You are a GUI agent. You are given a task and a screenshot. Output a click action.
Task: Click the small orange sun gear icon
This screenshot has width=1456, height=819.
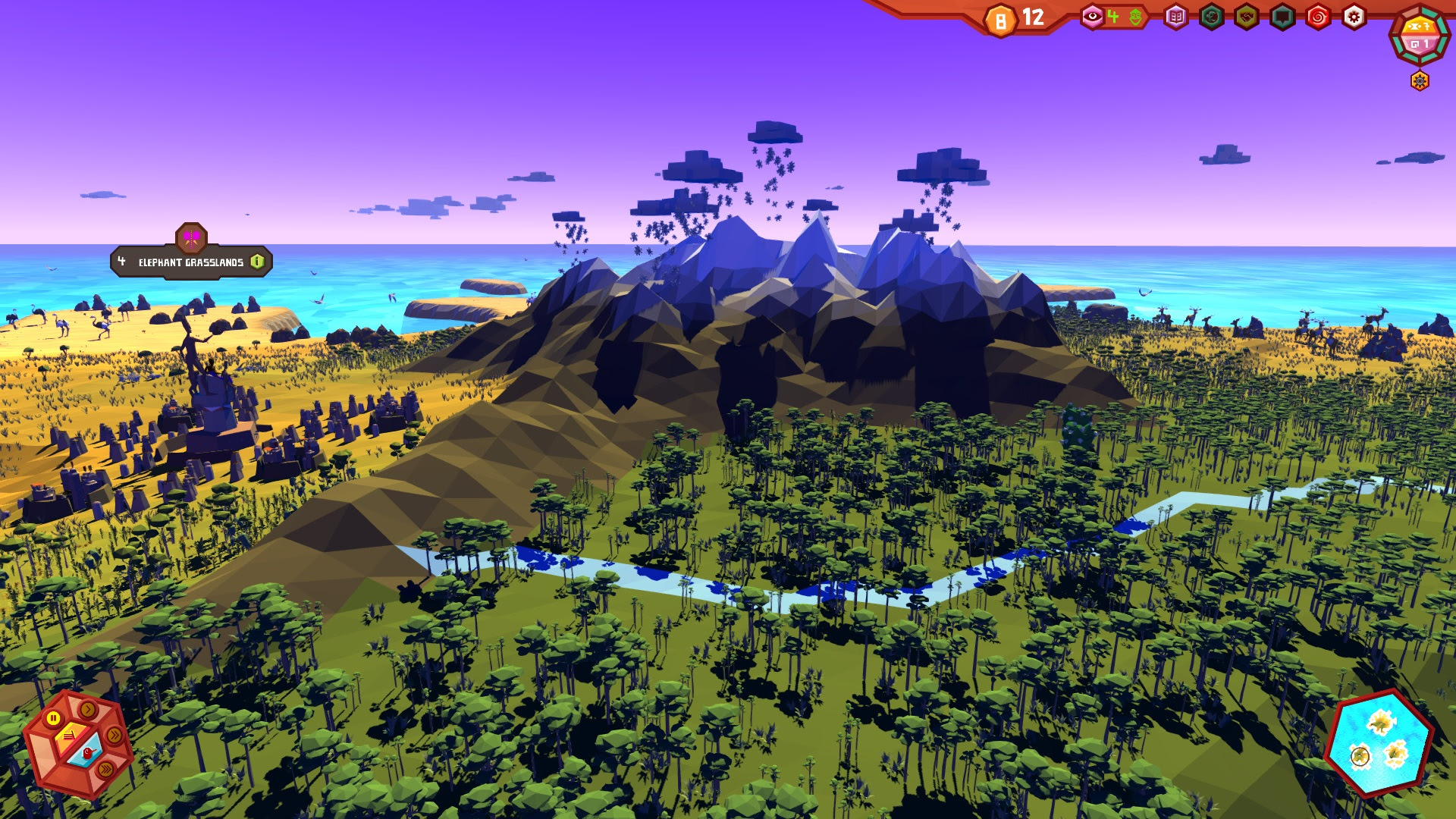pyautogui.click(x=1420, y=80)
